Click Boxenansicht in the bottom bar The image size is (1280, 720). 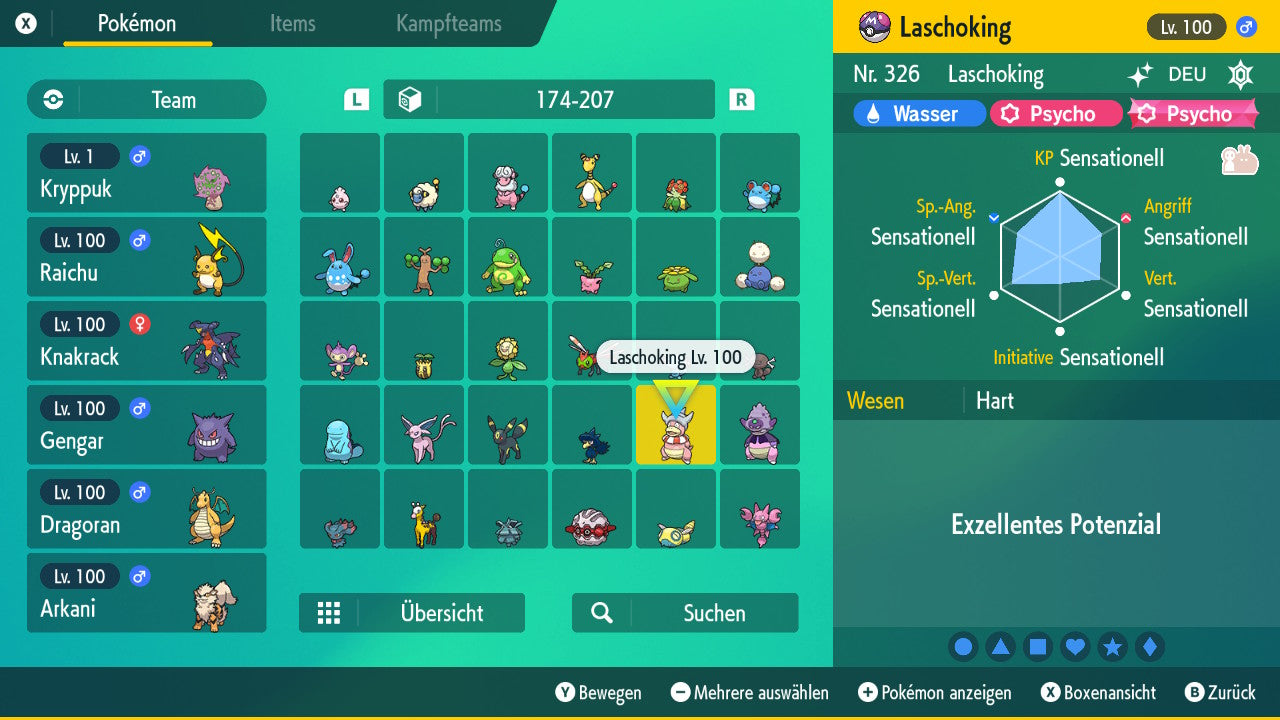coord(1102,692)
